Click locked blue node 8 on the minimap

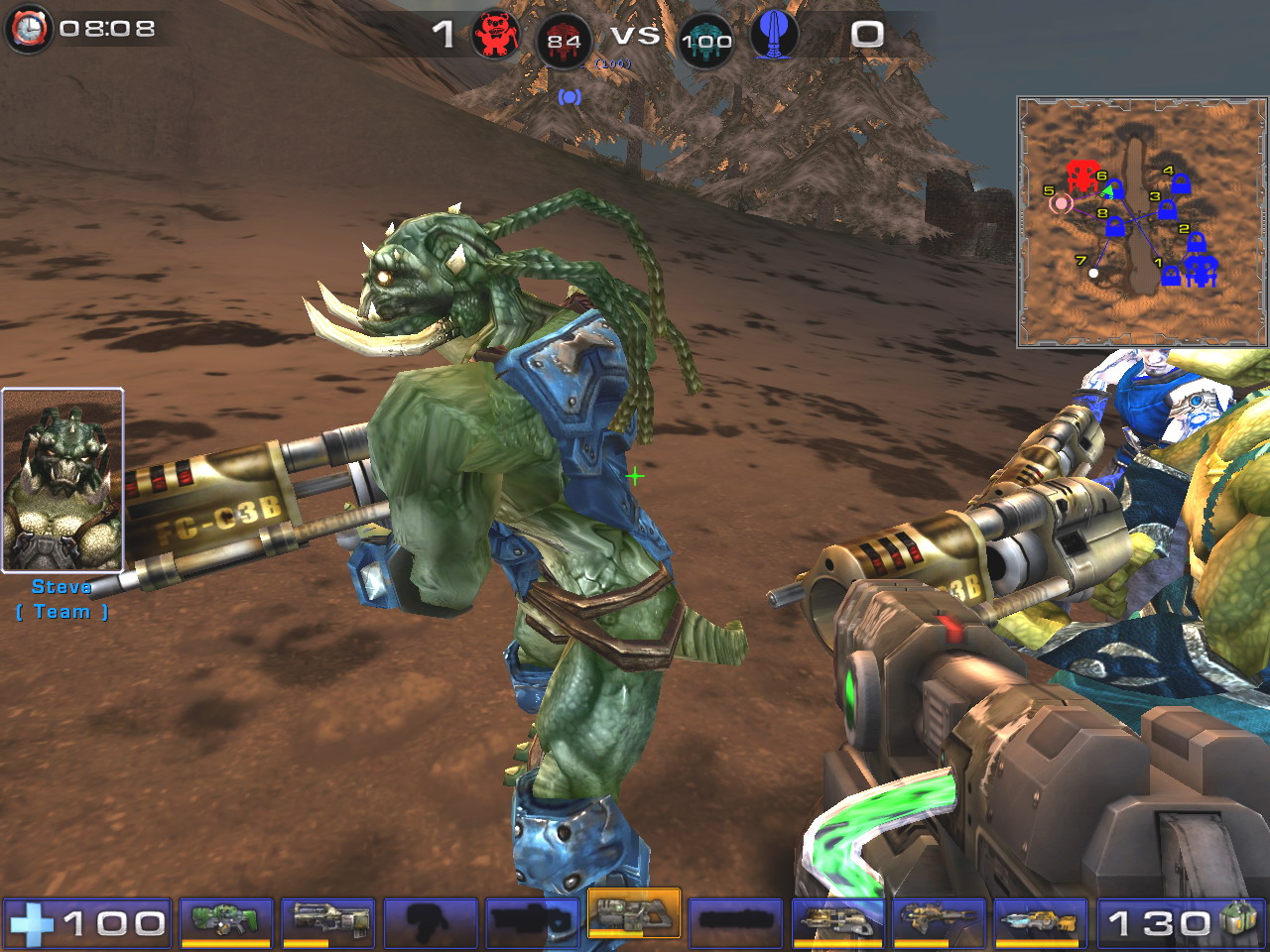(x=1115, y=227)
